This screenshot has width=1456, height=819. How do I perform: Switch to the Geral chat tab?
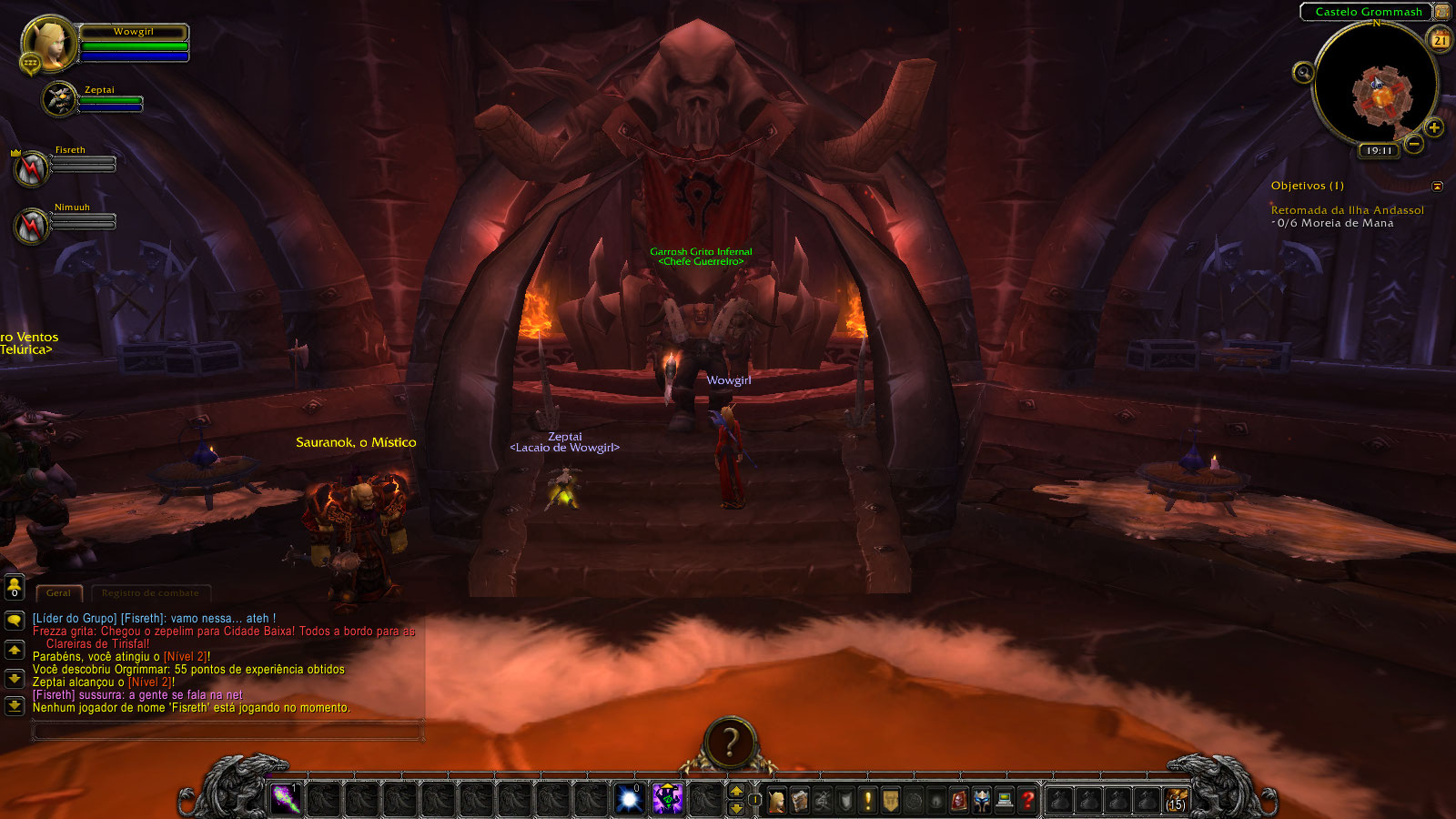coord(58,593)
